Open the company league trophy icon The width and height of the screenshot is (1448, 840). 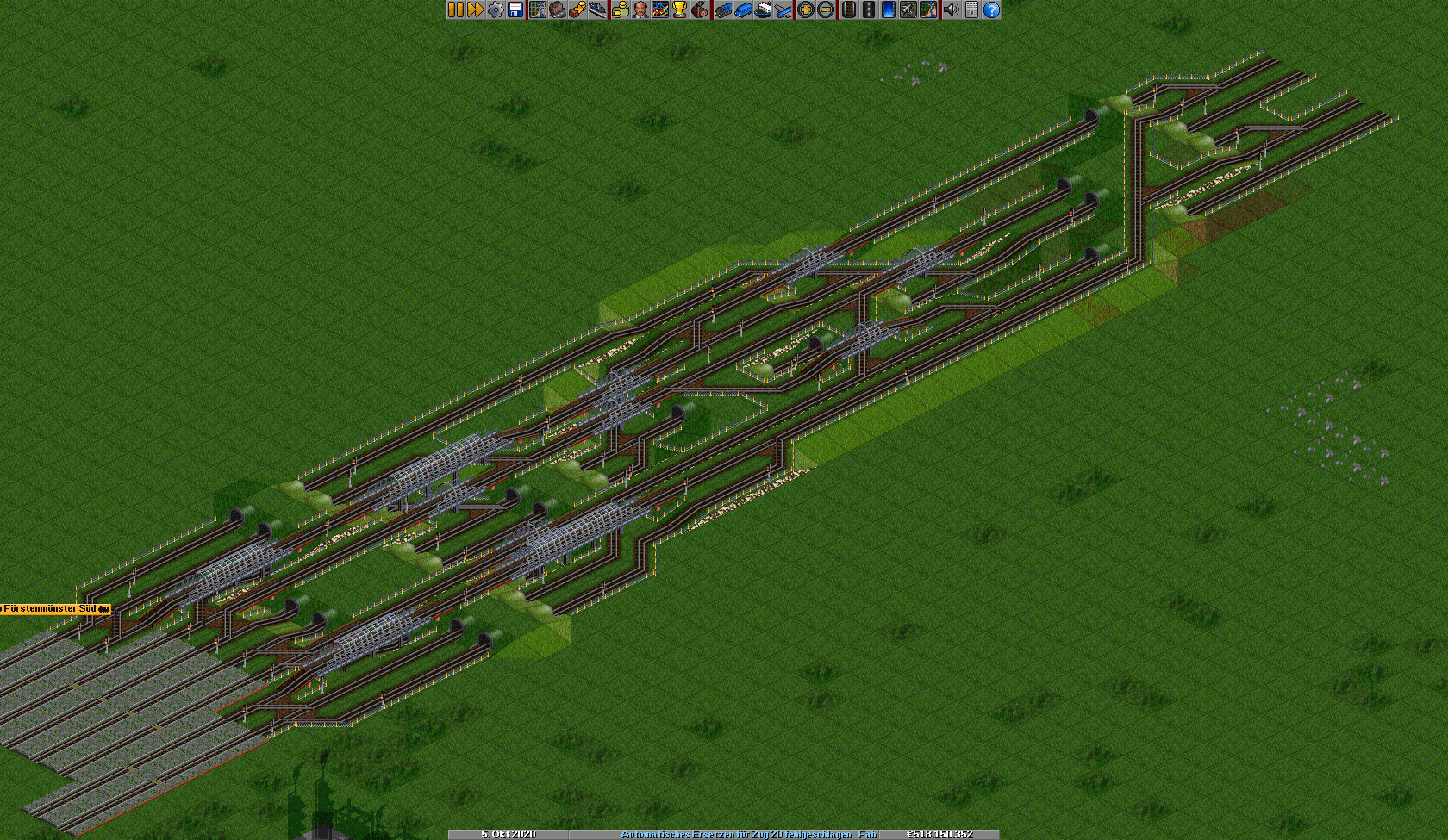coord(680,9)
